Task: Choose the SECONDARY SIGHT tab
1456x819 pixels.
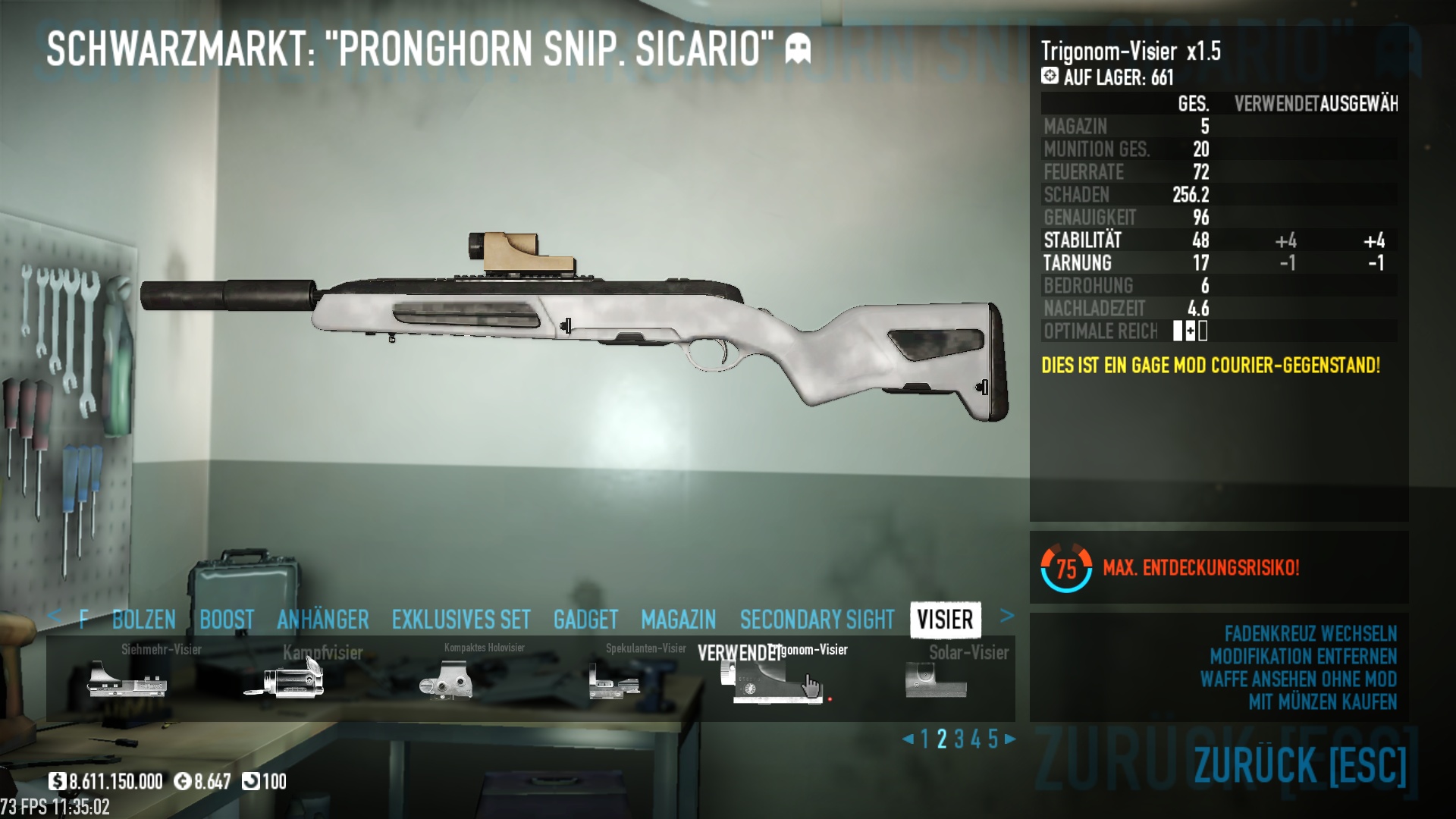Action: pyautogui.click(x=817, y=620)
